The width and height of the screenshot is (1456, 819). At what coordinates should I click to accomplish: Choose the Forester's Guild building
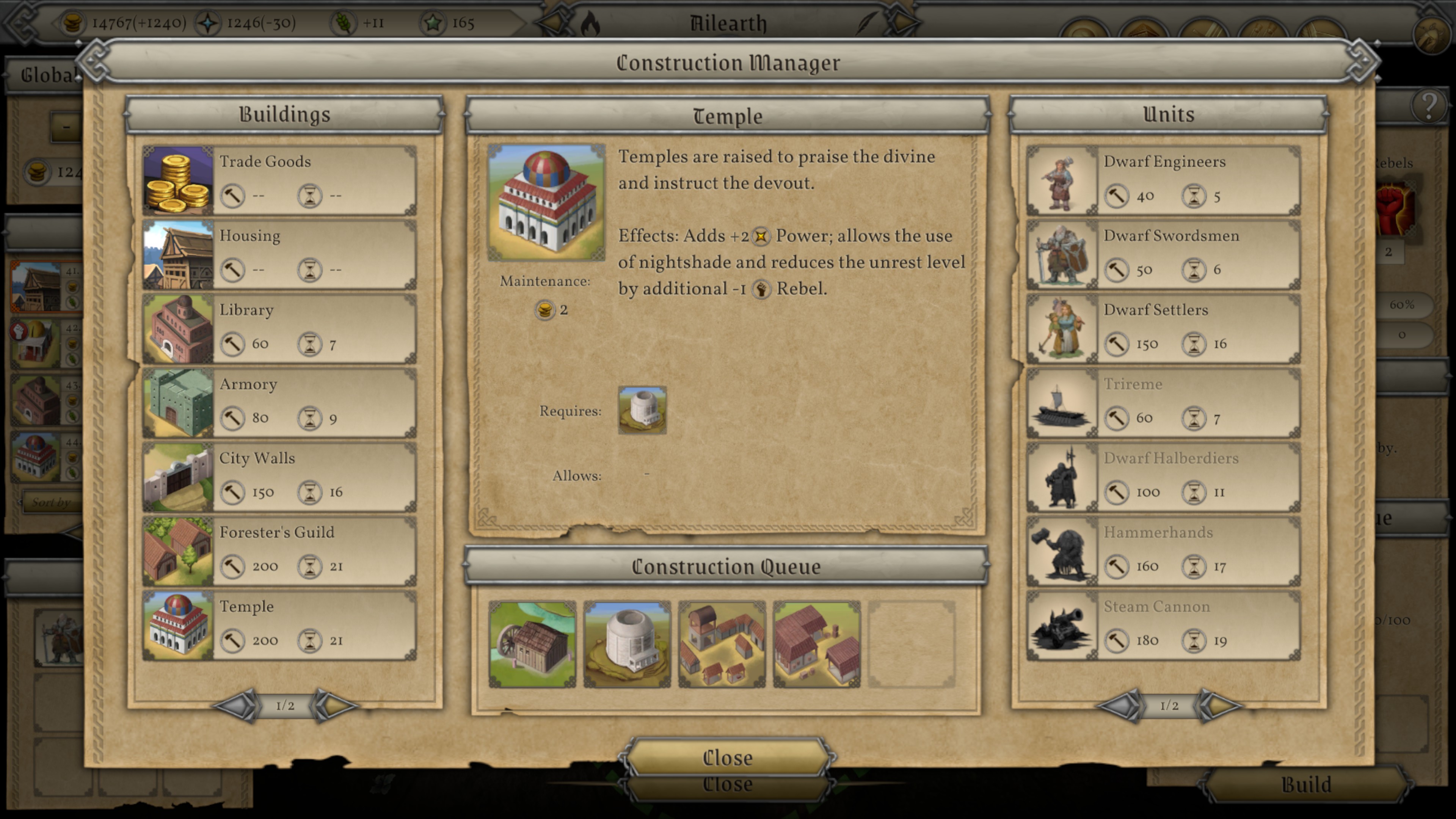tap(280, 550)
